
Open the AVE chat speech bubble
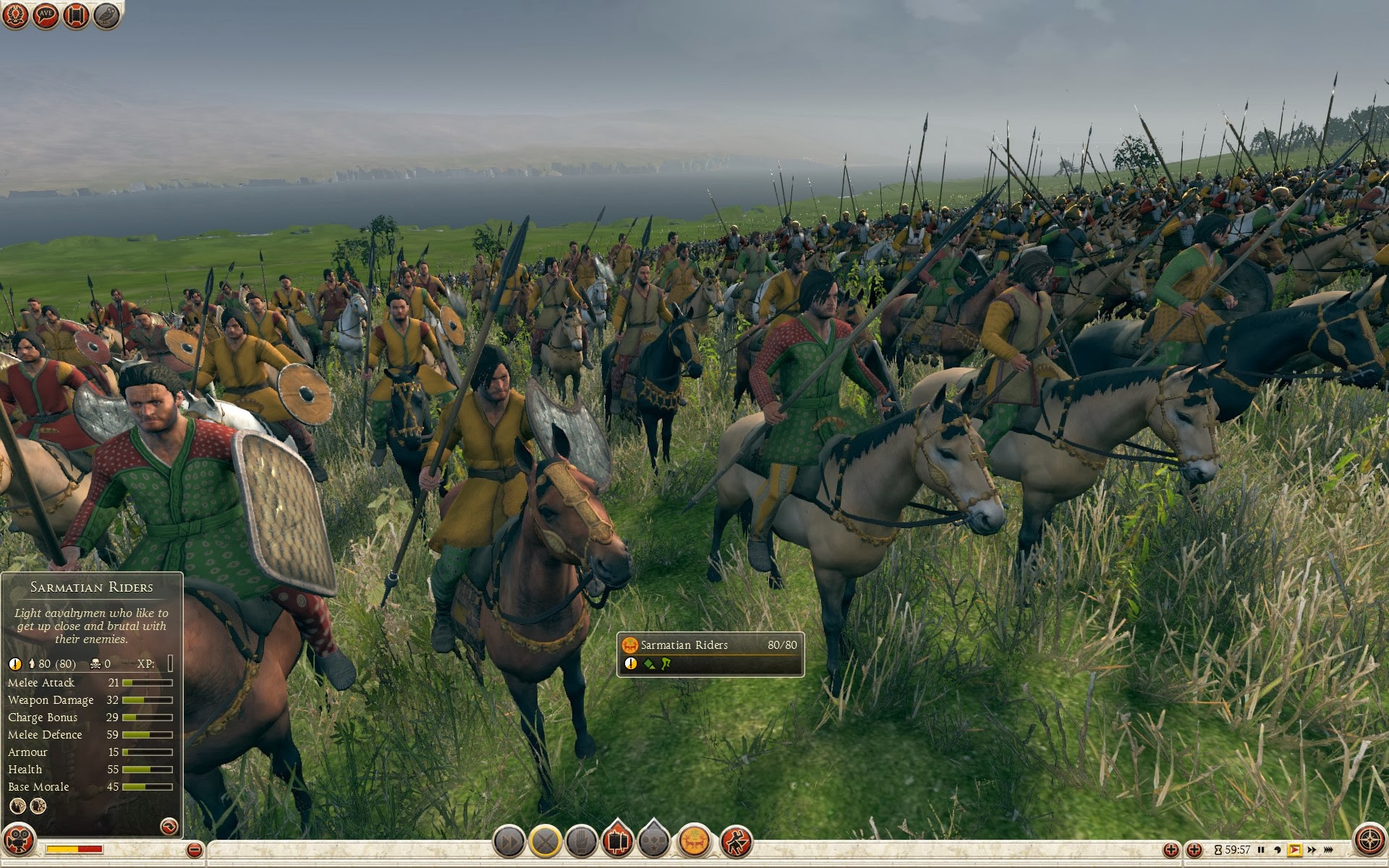[46, 16]
